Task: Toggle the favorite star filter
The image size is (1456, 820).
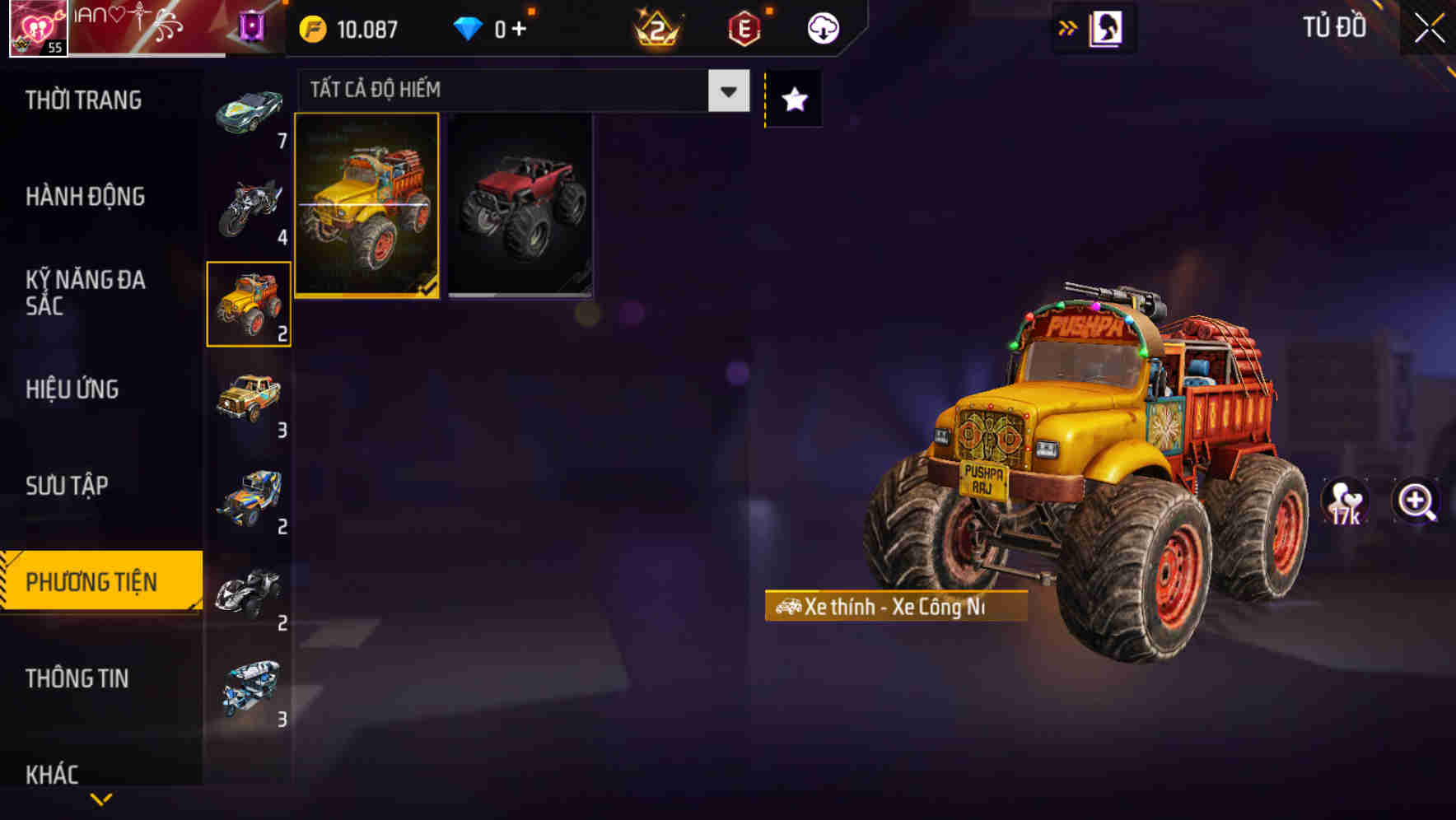Action: (793, 100)
